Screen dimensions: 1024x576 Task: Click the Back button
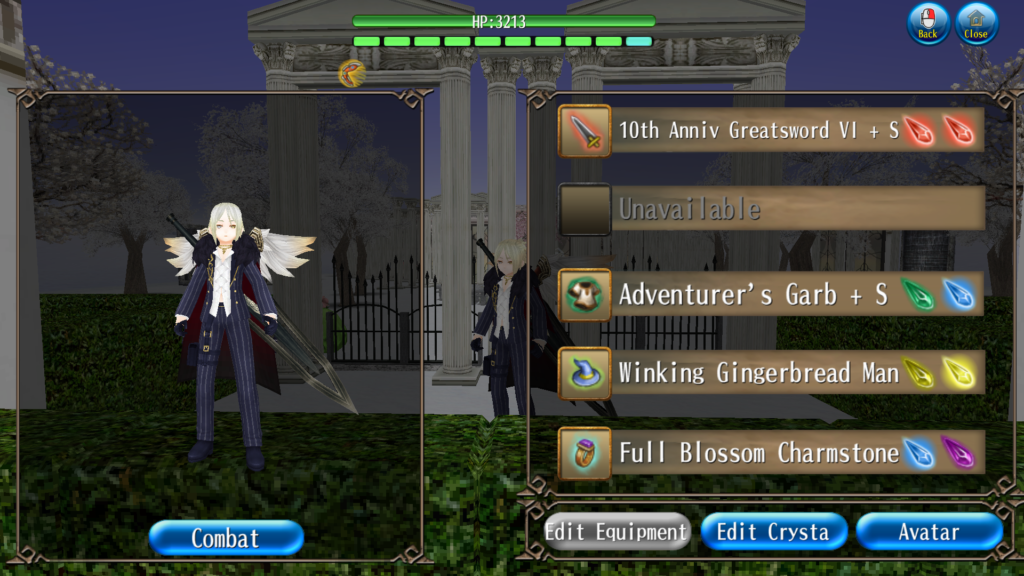click(x=928, y=24)
